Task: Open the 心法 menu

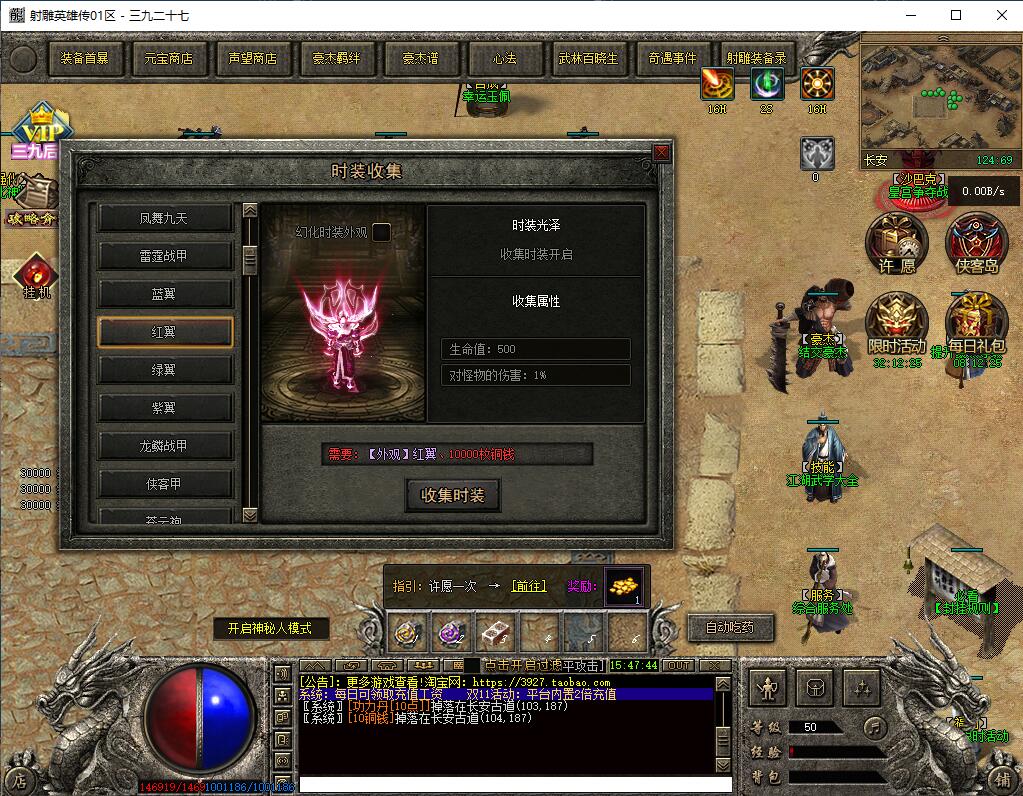Action: click(x=505, y=59)
